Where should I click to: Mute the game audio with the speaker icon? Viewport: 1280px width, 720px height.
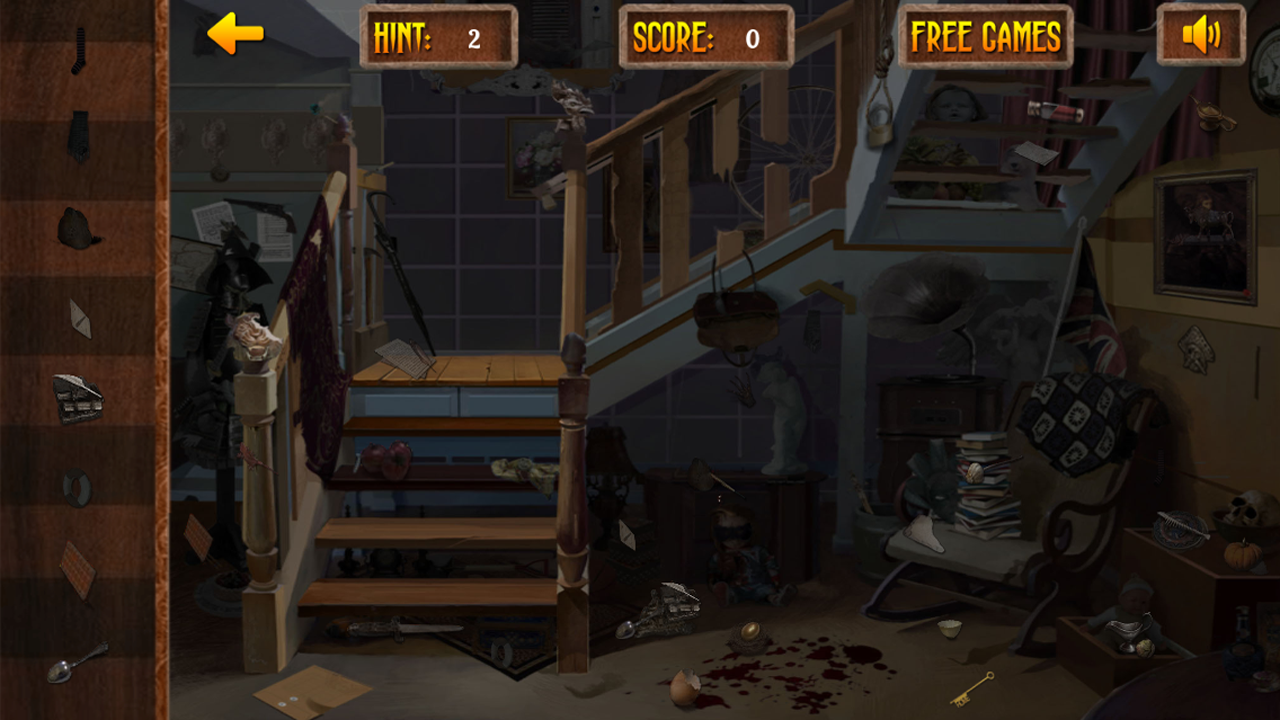(1199, 36)
